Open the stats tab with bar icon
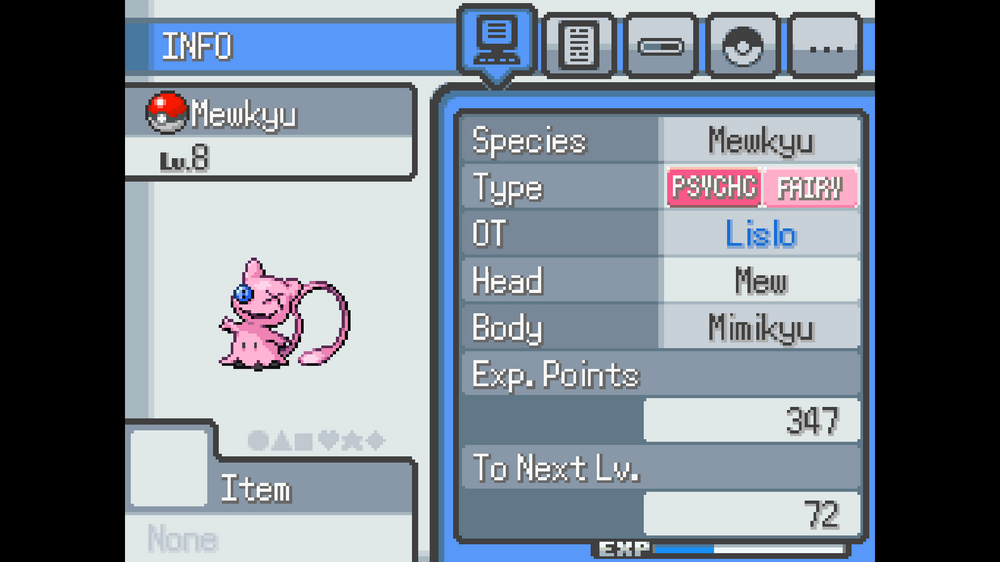1000x562 pixels. (x=663, y=46)
